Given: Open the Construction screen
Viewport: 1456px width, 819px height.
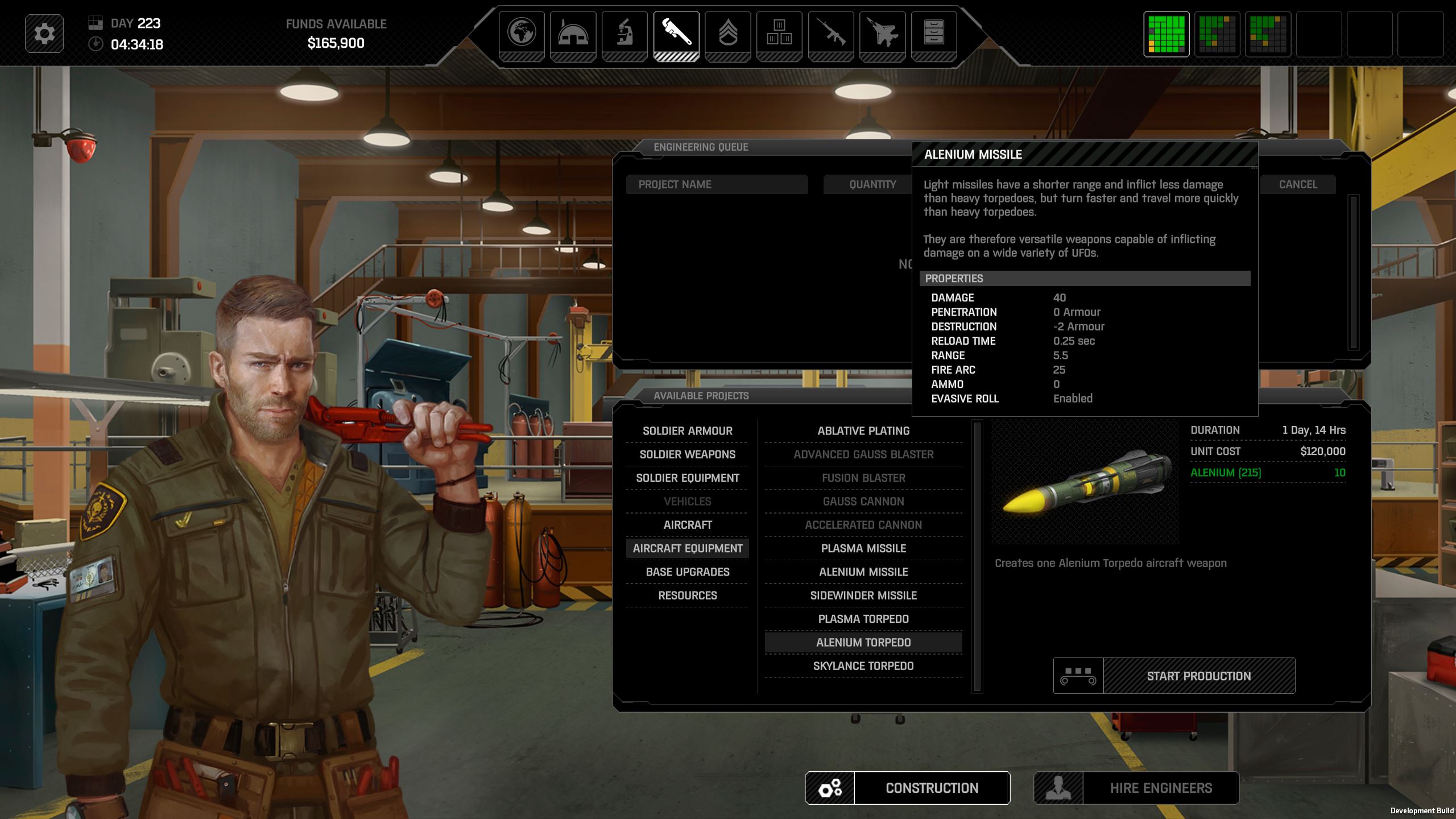Looking at the screenshot, I should 931,788.
